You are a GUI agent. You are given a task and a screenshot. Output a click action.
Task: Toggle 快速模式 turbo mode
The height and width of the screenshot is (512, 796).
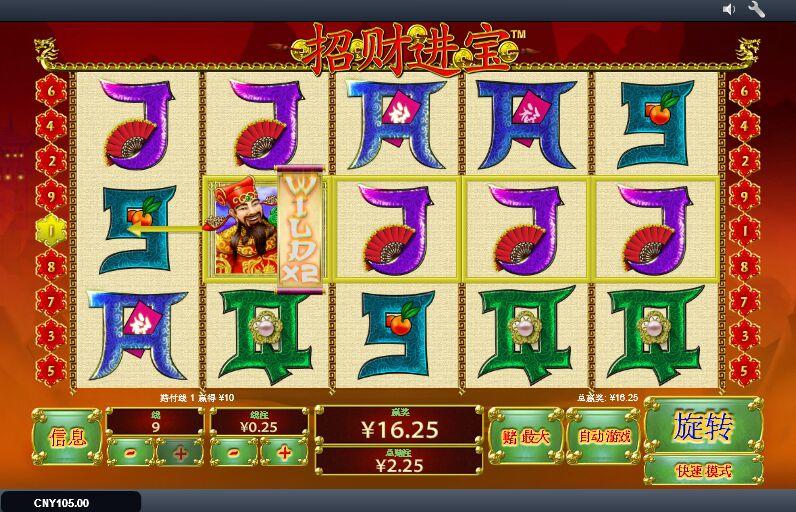(x=702, y=470)
